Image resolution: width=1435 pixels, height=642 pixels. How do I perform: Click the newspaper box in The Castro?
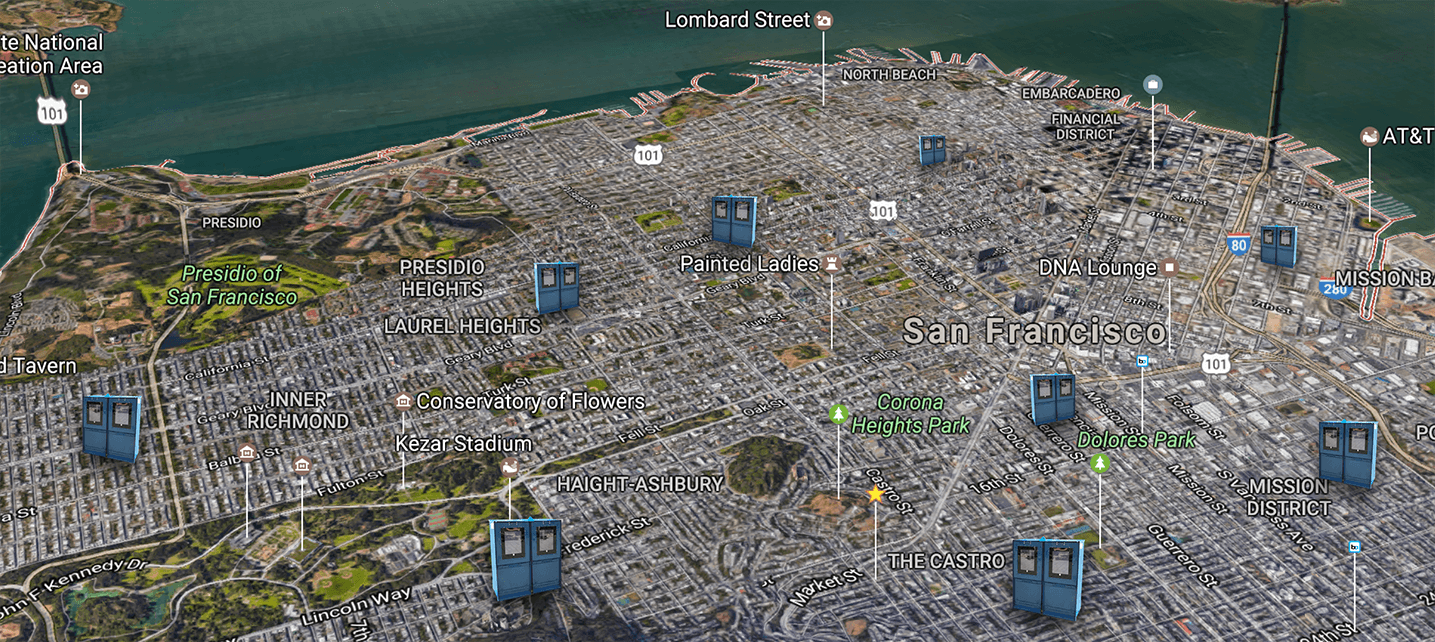click(x=1047, y=577)
